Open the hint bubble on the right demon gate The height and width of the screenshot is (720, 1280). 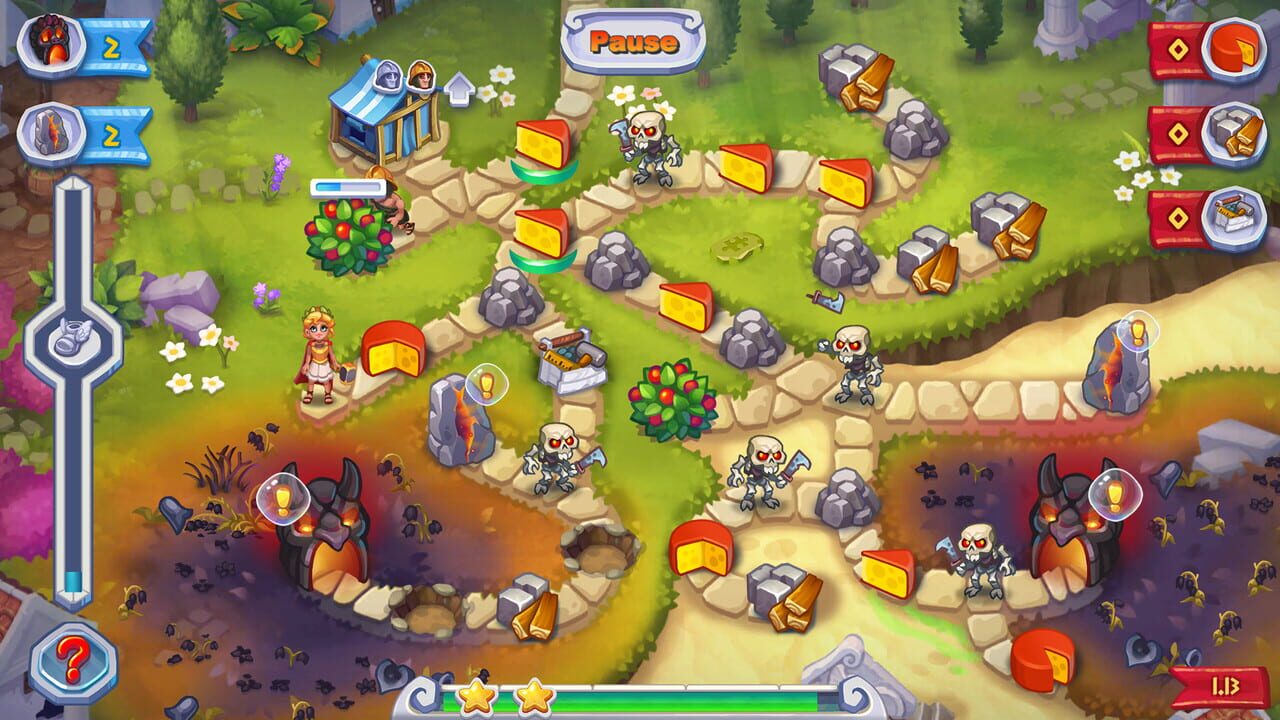pos(1118,493)
